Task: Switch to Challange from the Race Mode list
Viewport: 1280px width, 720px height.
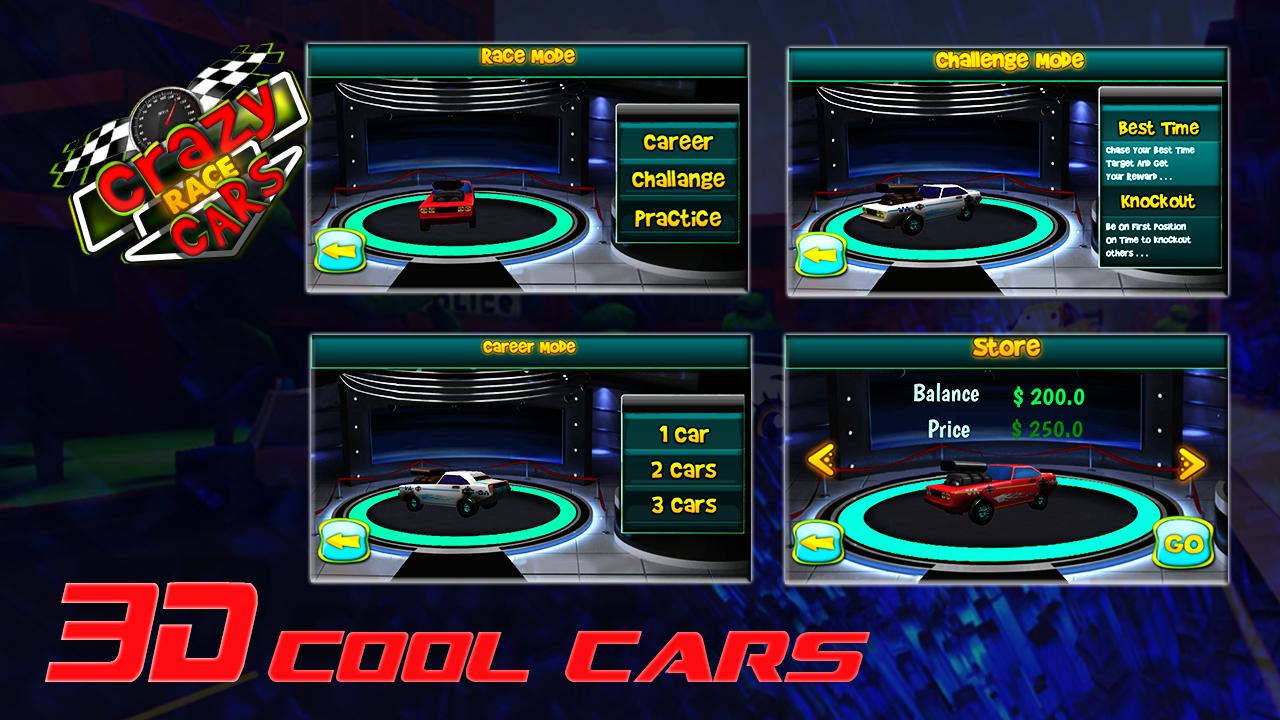Action: tap(680, 180)
